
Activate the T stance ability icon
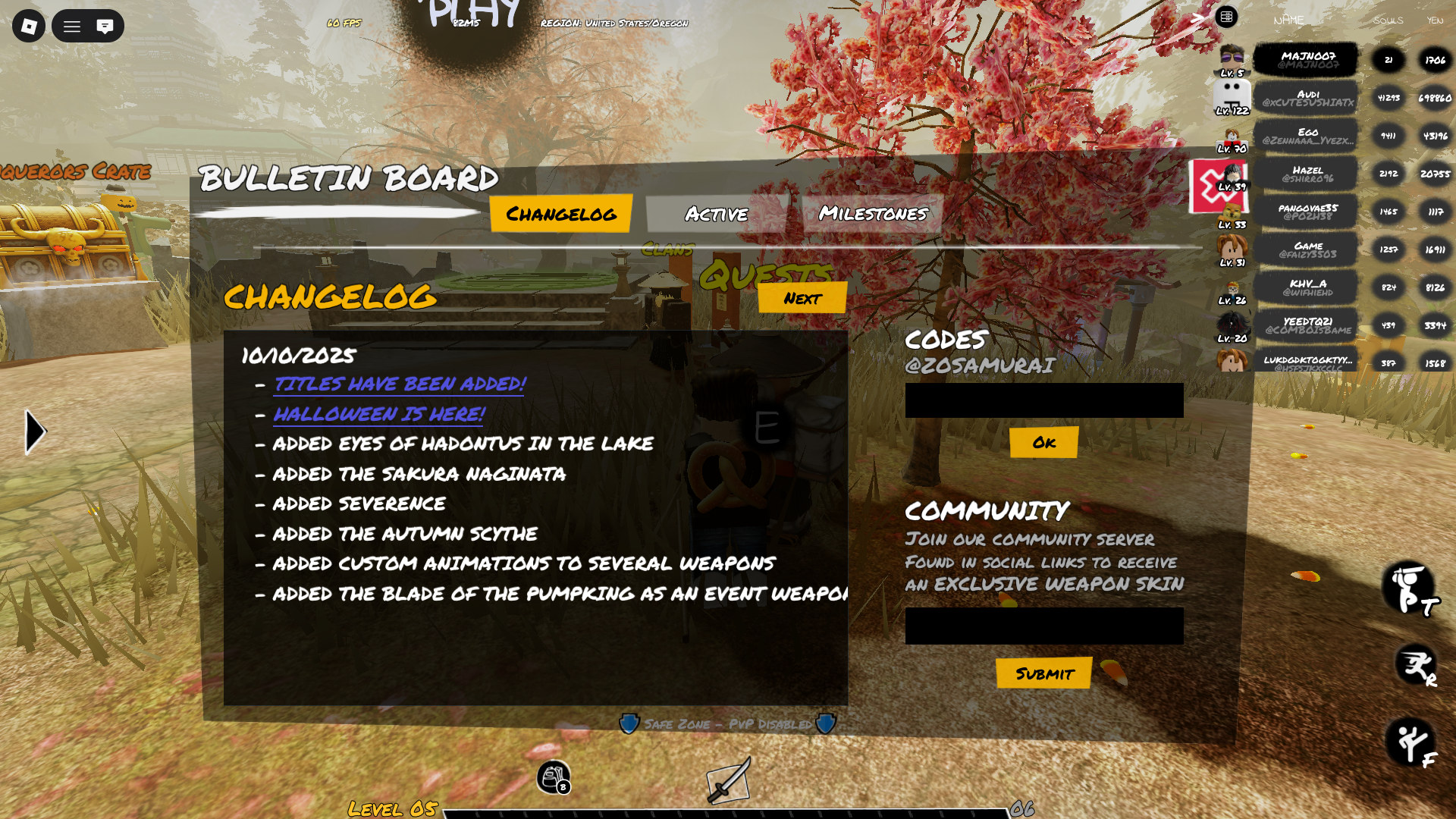coord(1409,588)
